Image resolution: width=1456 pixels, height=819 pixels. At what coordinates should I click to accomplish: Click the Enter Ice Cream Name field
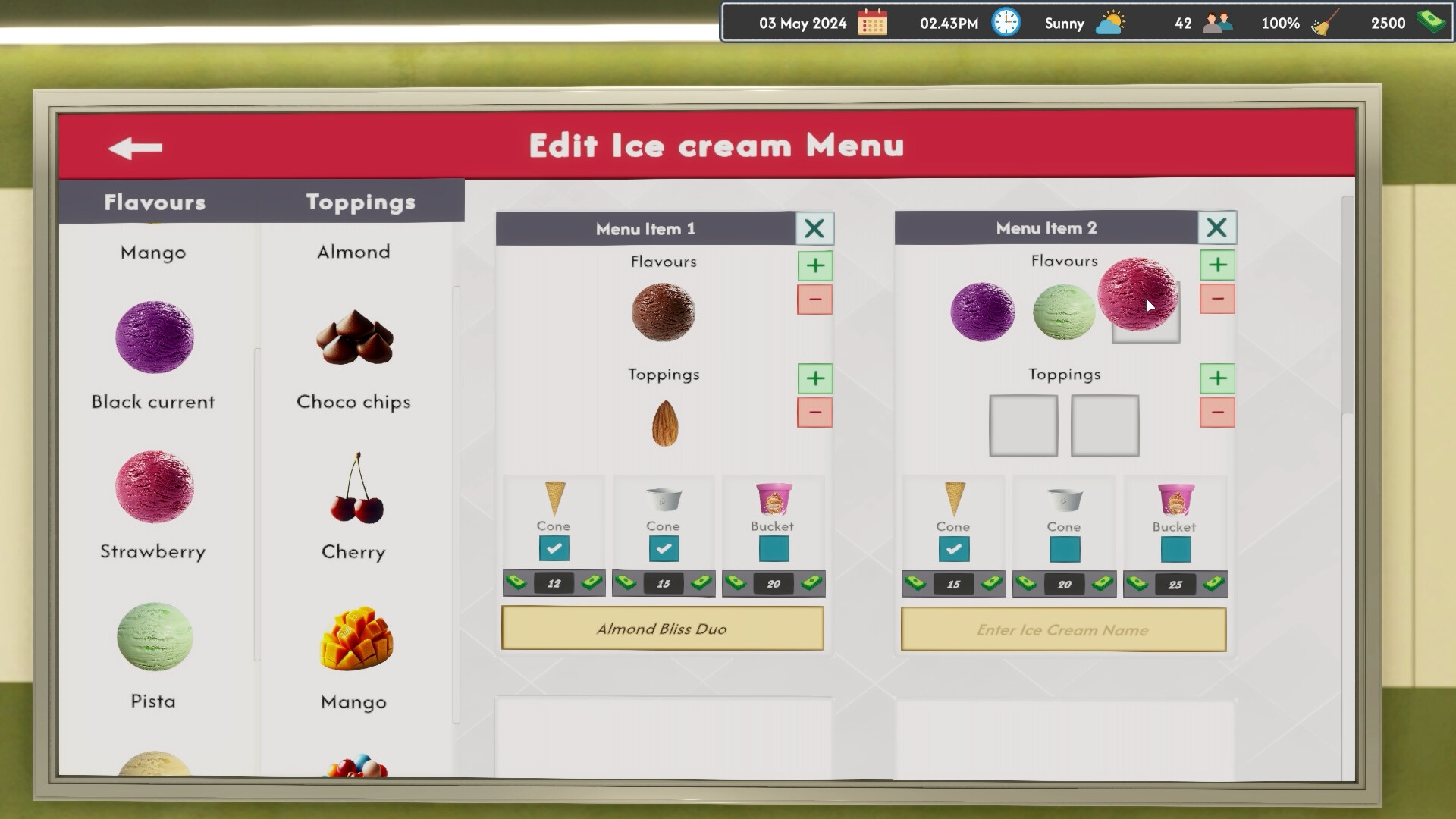tap(1062, 629)
